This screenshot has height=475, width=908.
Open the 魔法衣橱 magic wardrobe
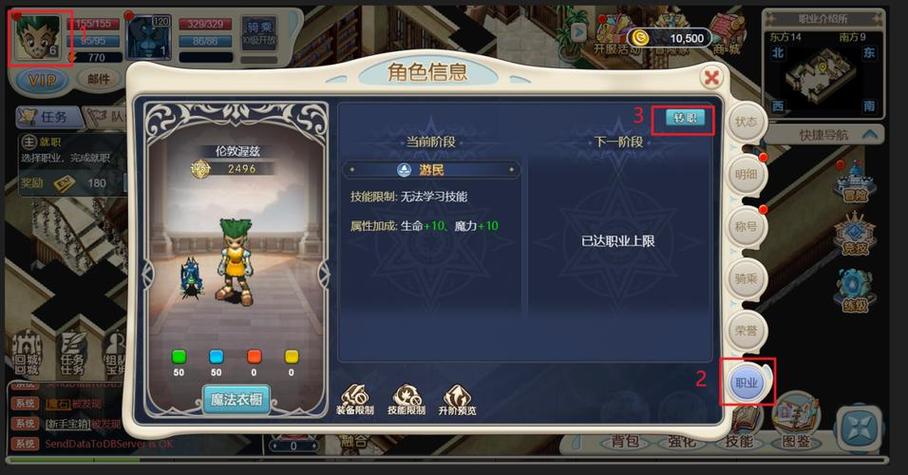coord(236,400)
